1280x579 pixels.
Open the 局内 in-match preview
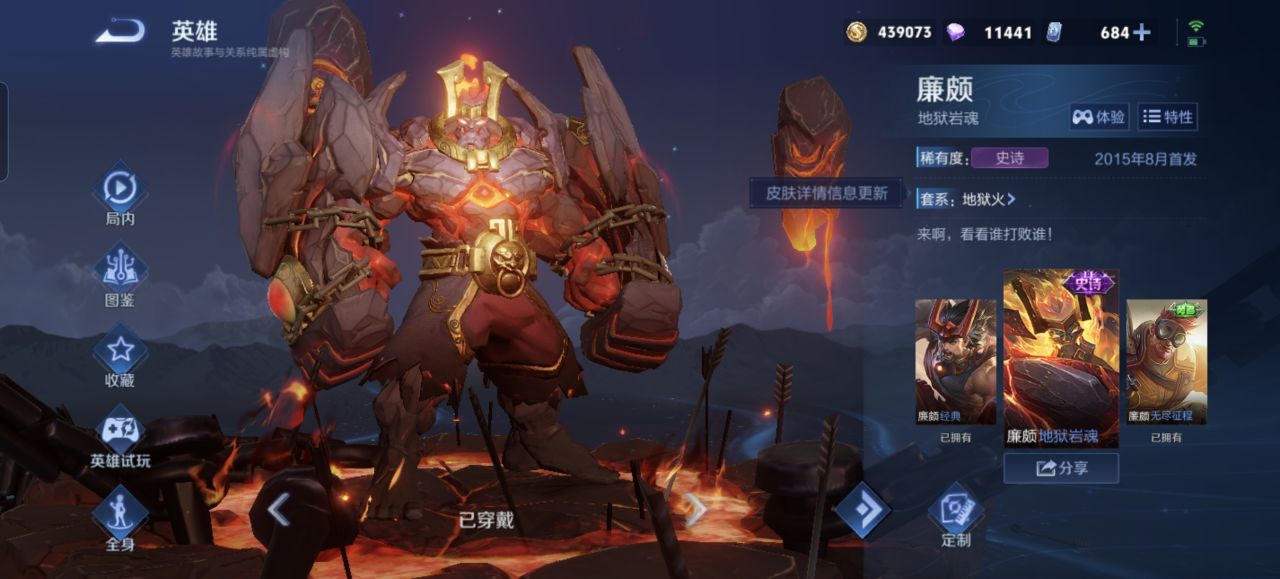[120, 193]
